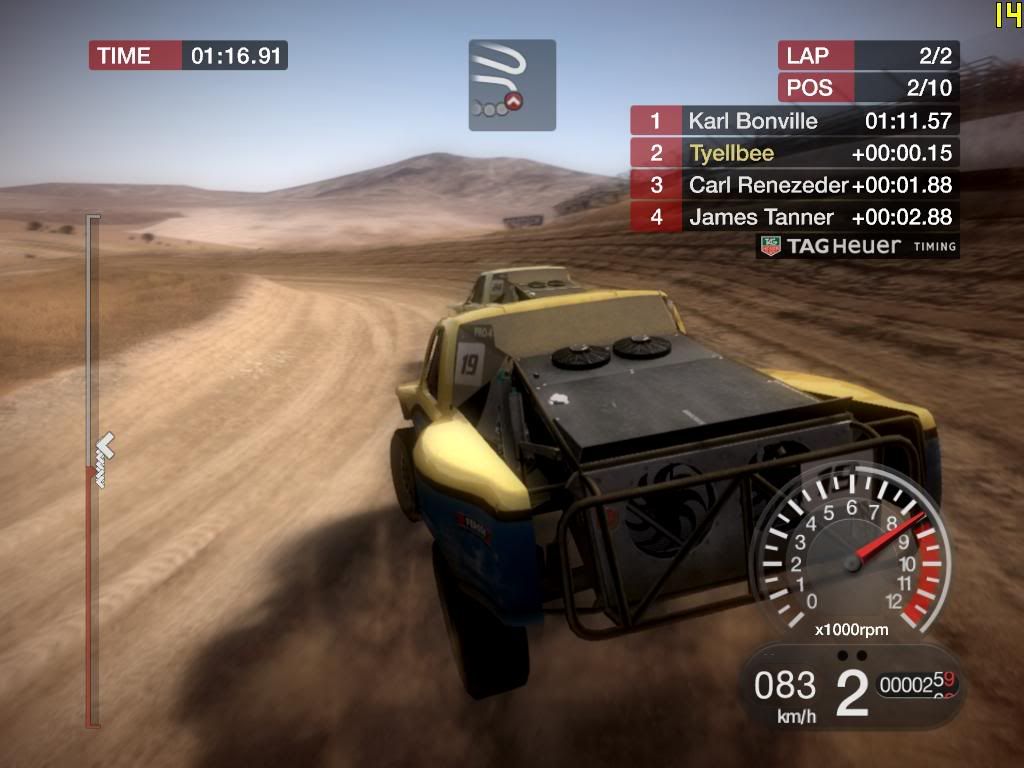Image resolution: width=1024 pixels, height=768 pixels.
Task: Click the track layout minimap
Action: [512, 85]
